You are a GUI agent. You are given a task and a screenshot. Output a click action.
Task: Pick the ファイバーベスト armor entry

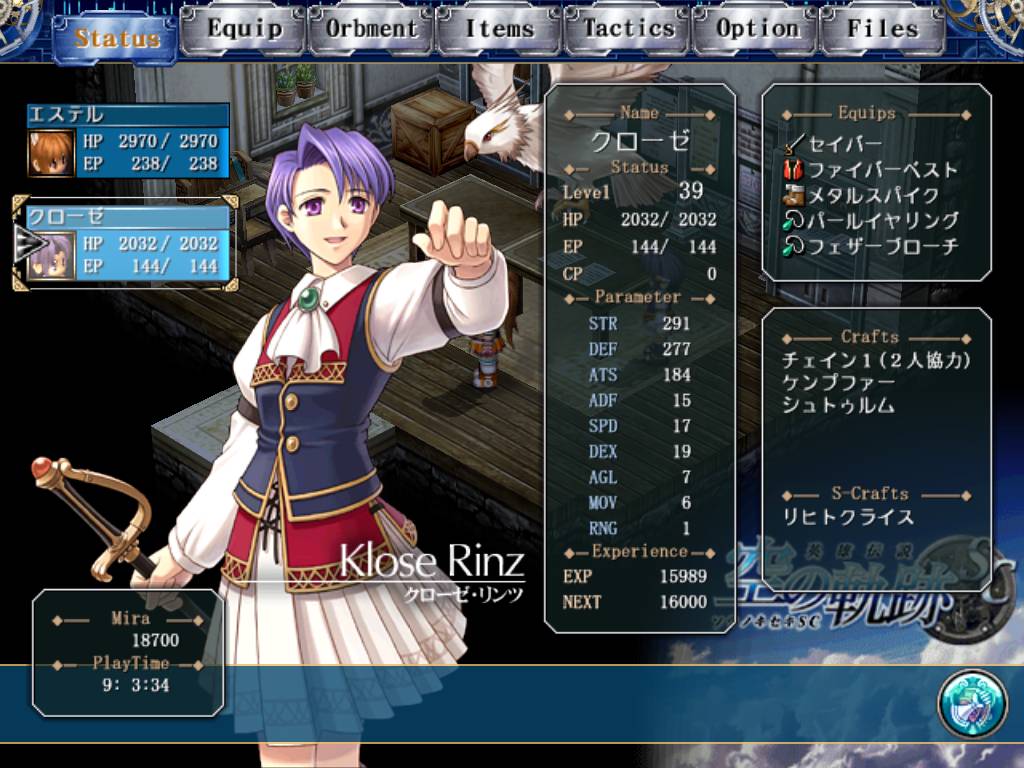tap(881, 170)
